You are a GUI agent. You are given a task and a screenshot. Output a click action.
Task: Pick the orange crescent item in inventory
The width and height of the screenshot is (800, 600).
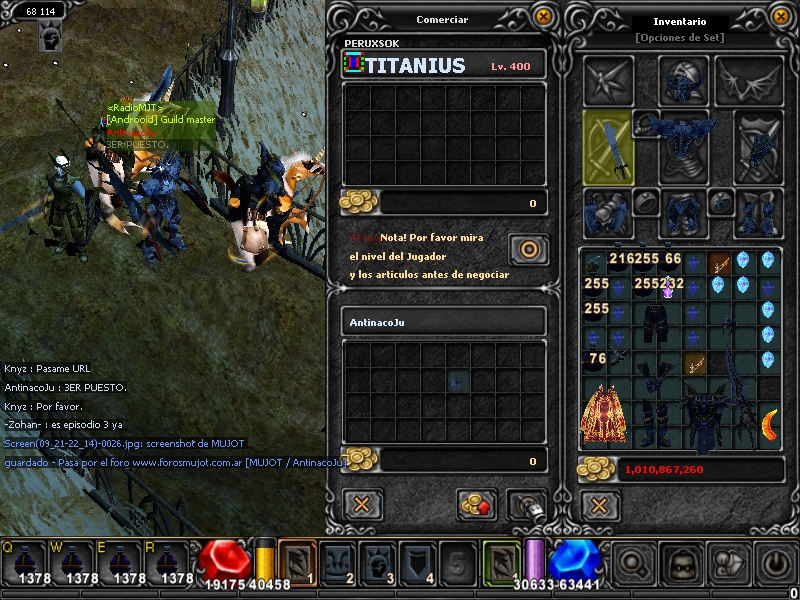(769, 424)
